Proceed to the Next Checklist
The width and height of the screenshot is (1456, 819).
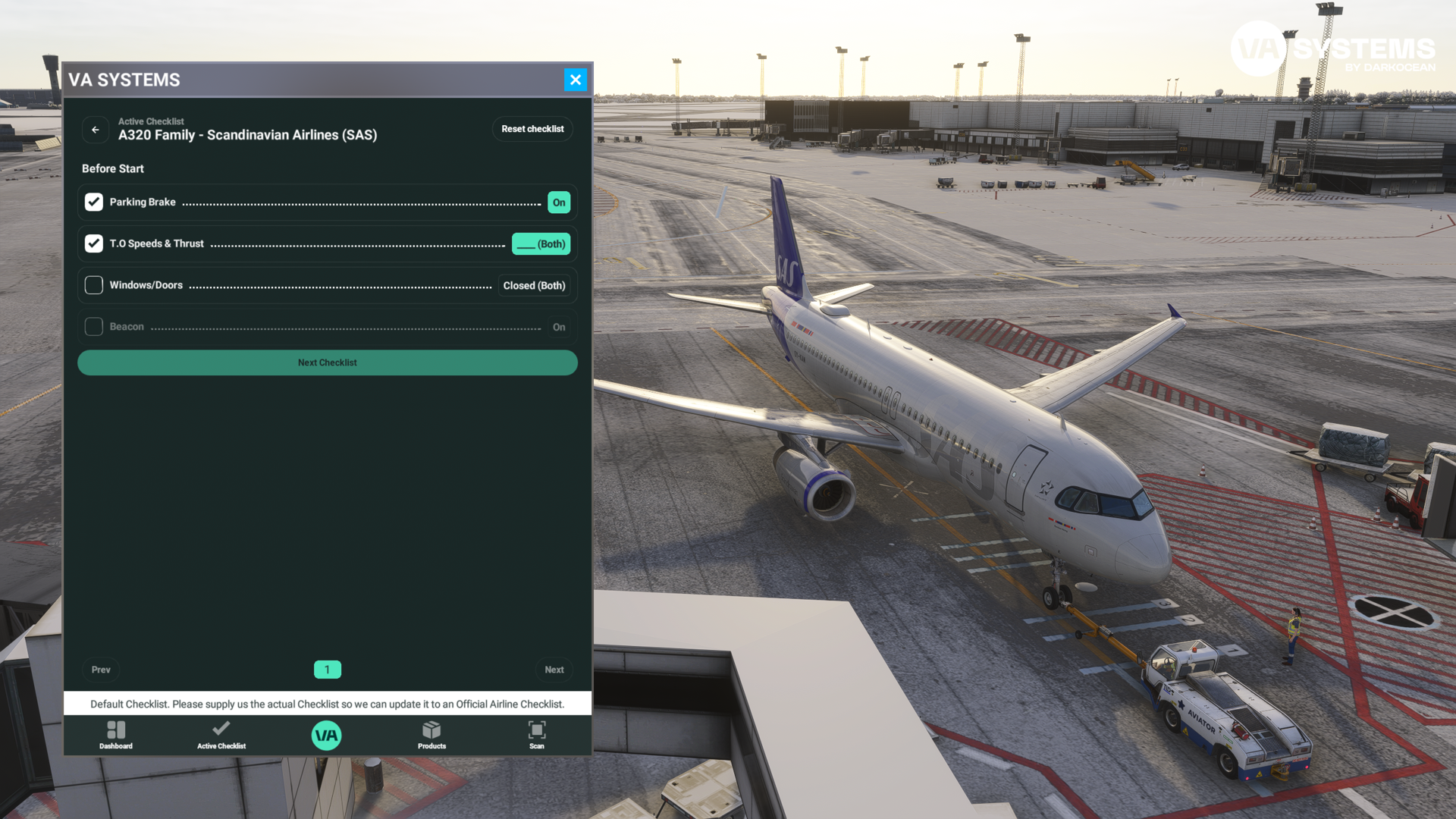328,362
